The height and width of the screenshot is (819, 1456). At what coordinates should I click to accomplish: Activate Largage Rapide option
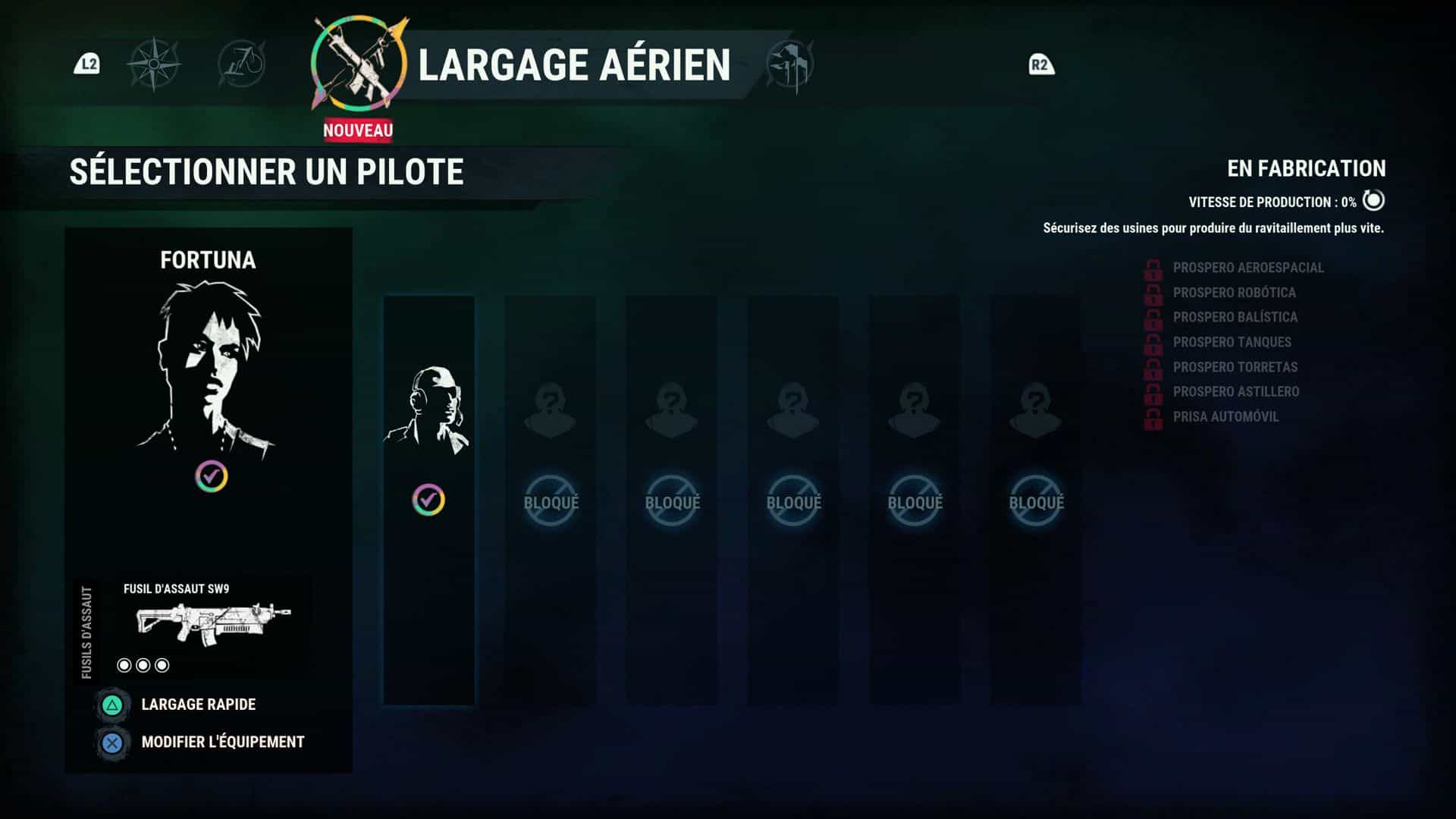[198, 704]
